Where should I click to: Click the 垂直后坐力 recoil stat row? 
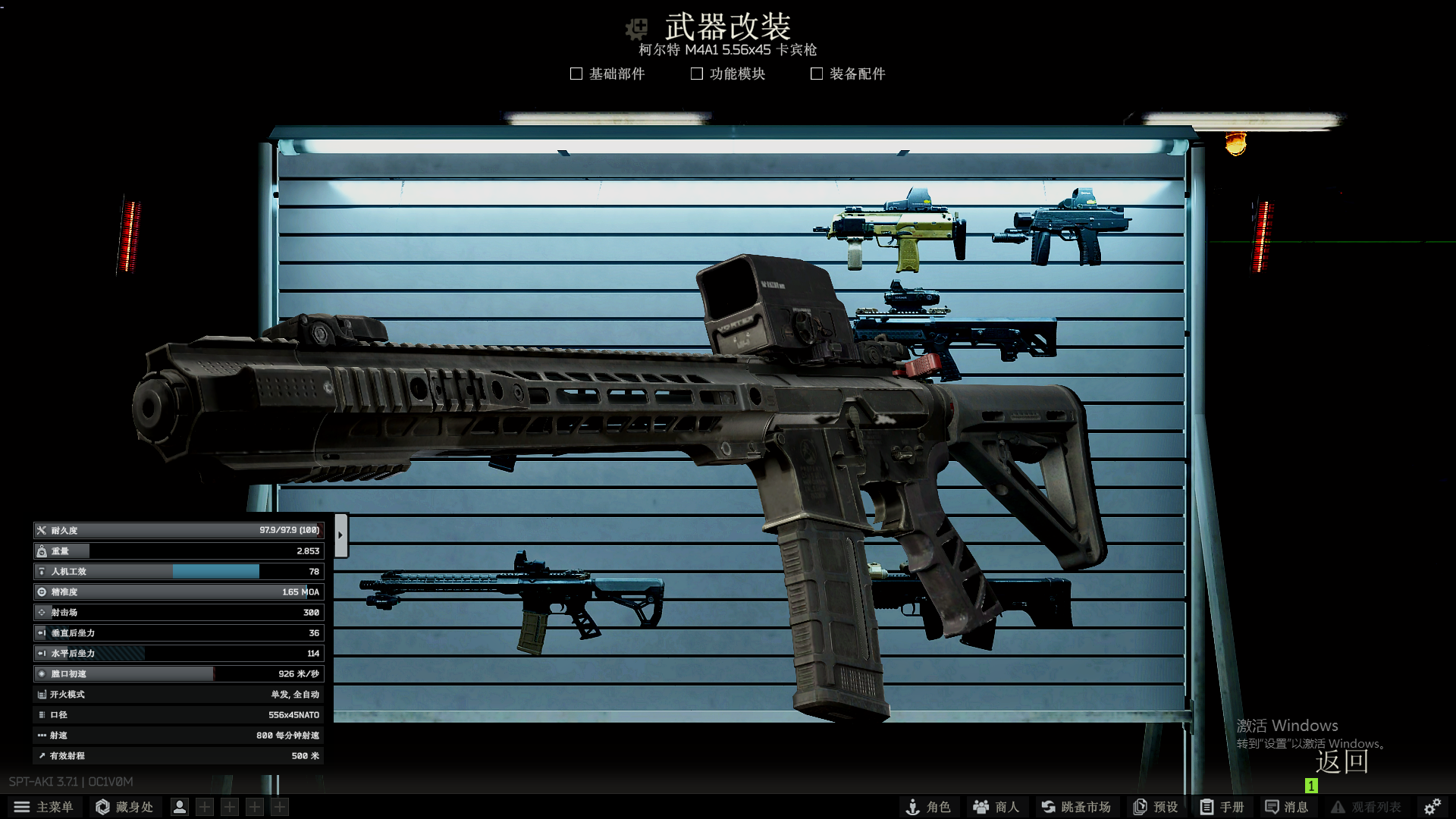[178, 632]
